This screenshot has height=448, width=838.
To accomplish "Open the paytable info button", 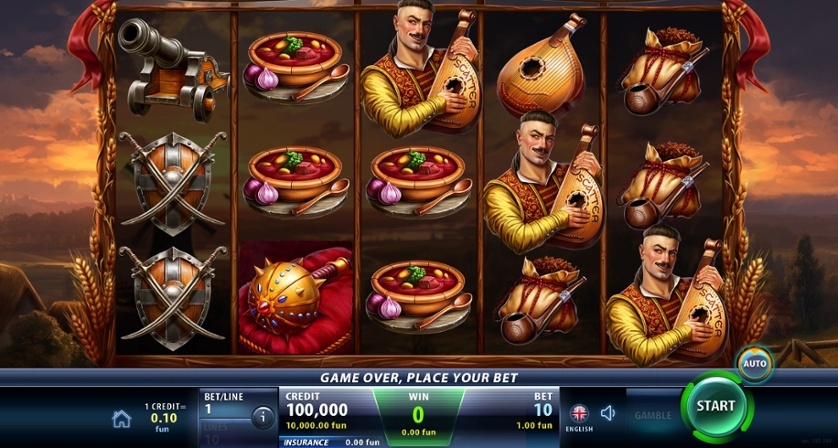I will coord(262,416).
